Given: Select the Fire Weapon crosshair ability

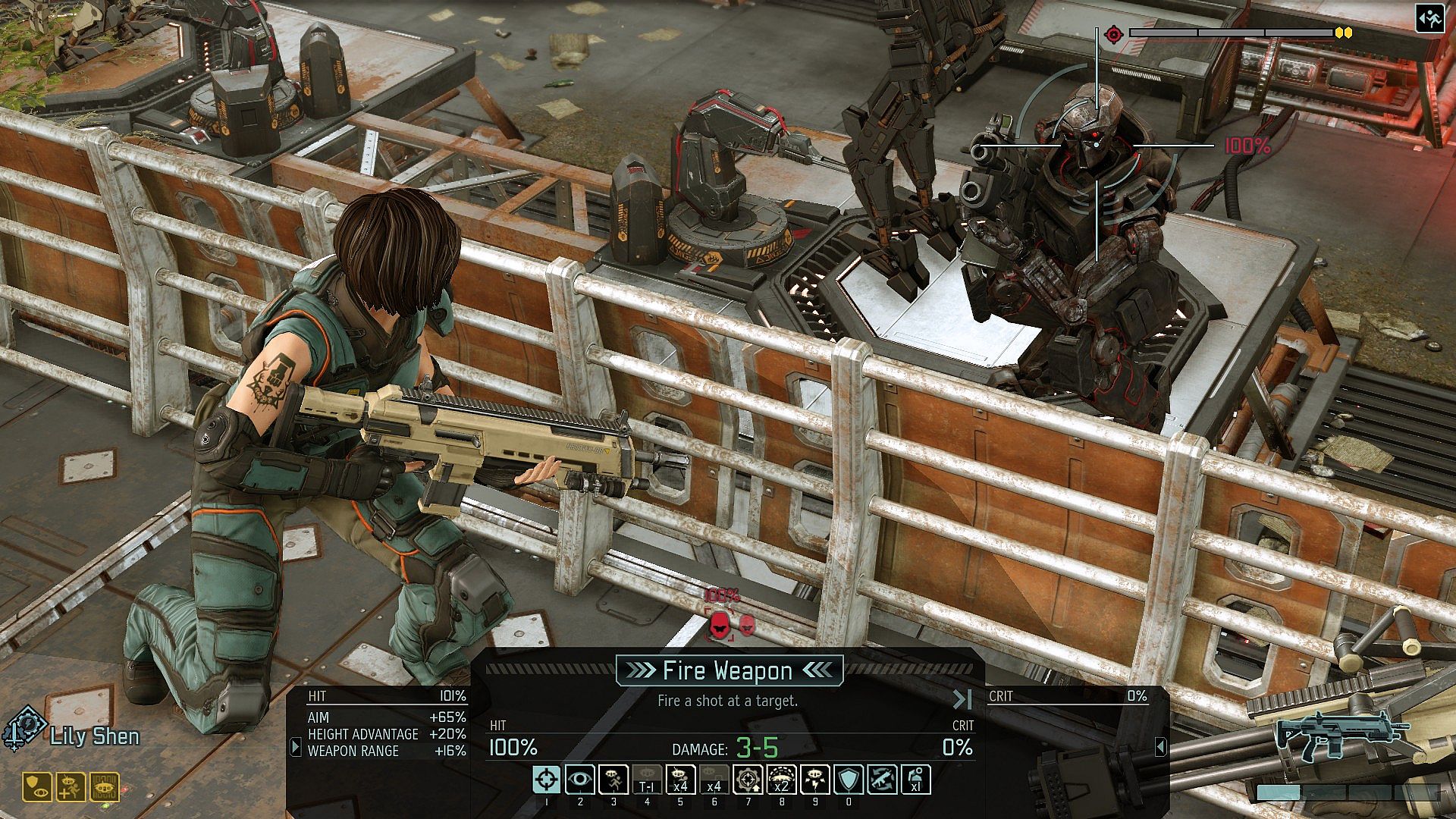Looking at the screenshot, I should (x=547, y=780).
